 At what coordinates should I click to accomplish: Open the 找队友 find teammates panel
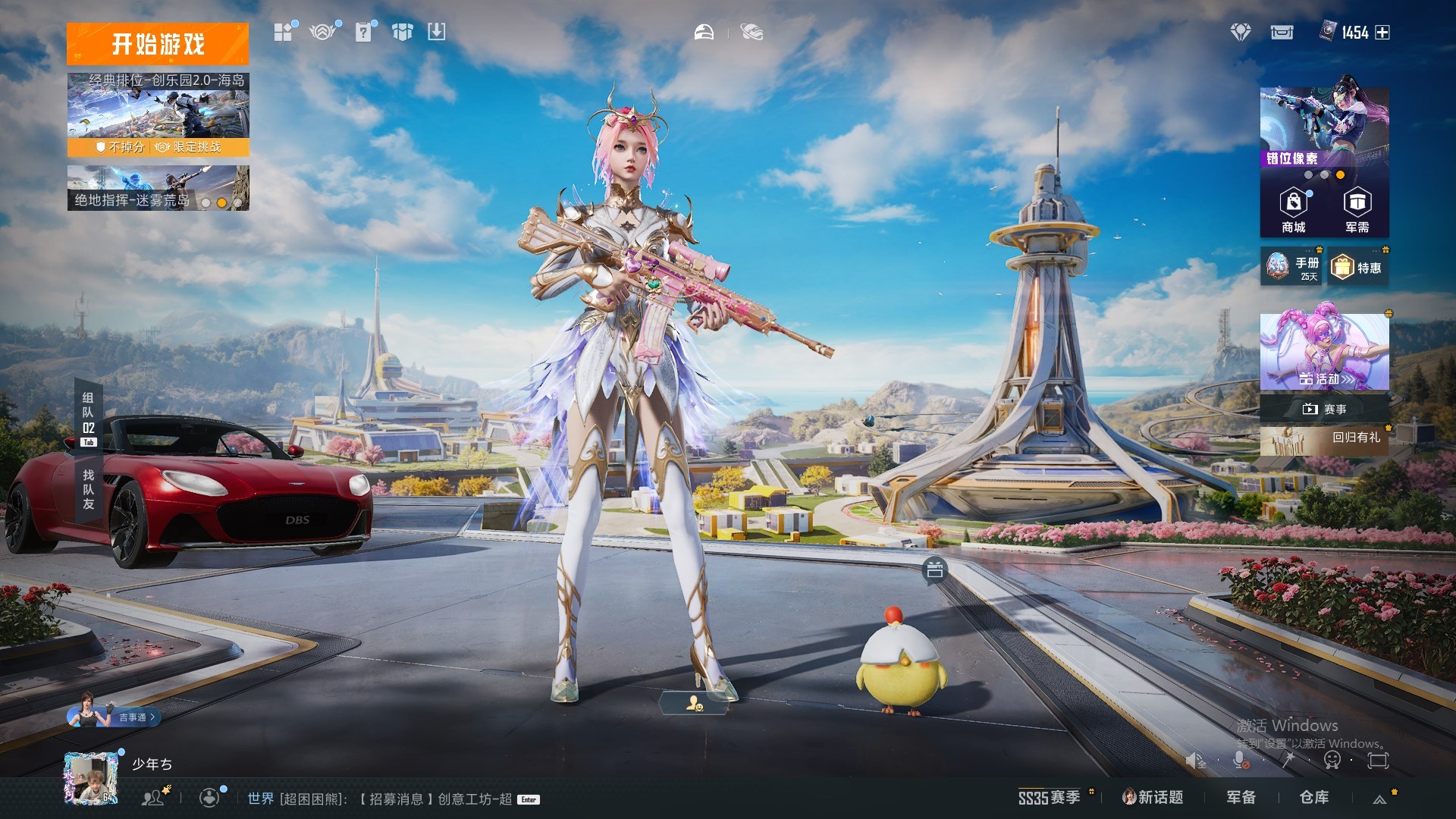(89, 489)
